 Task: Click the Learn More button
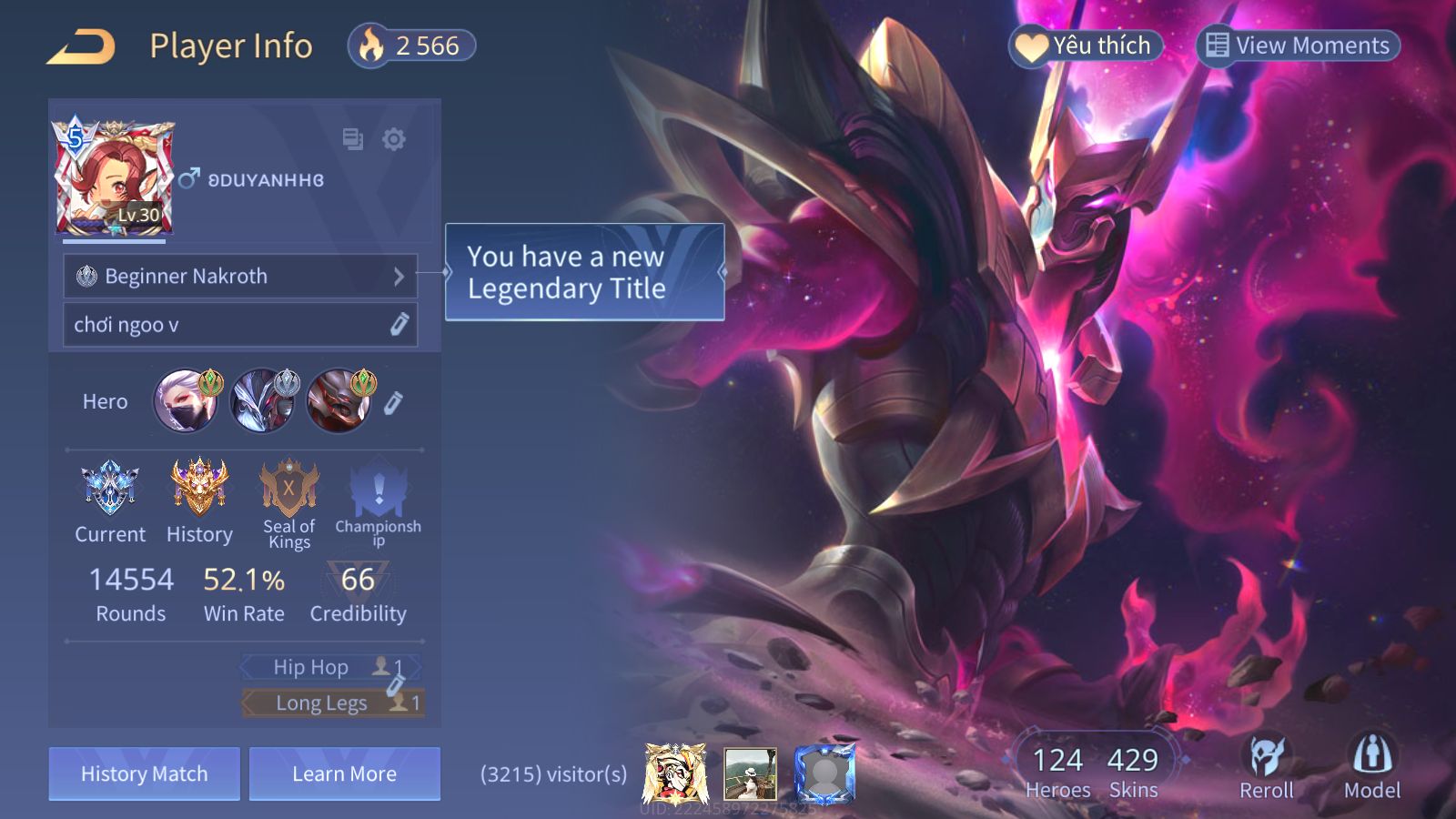(x=345, y=773)
